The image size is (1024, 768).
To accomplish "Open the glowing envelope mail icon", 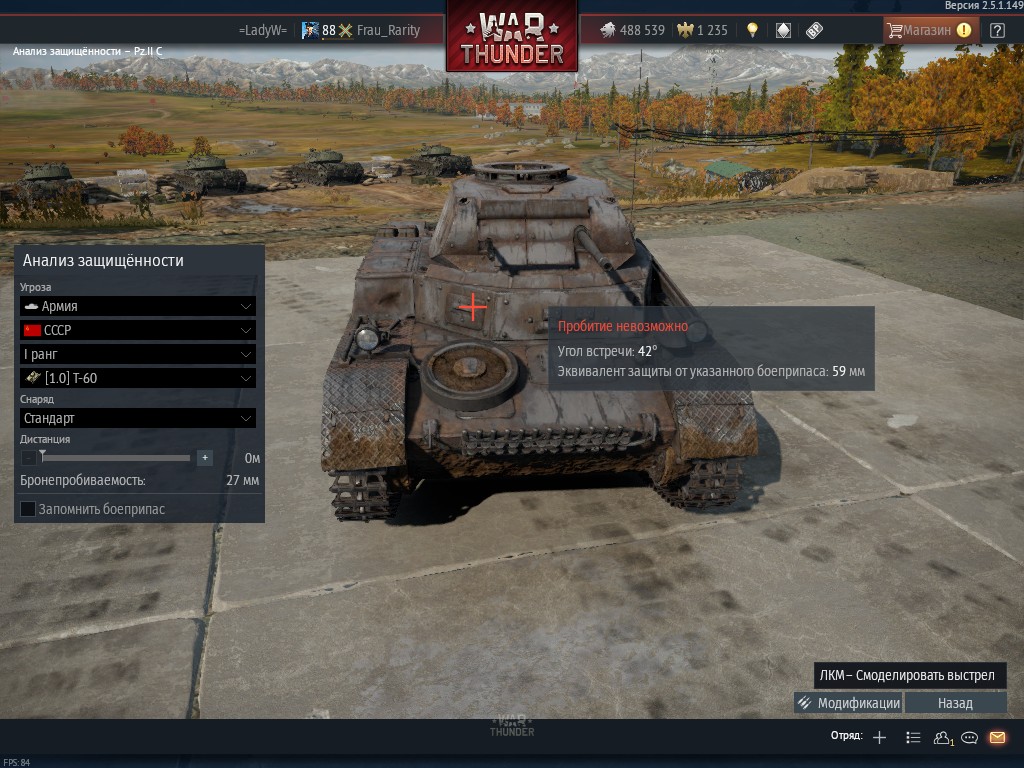I will pos(997,738).
